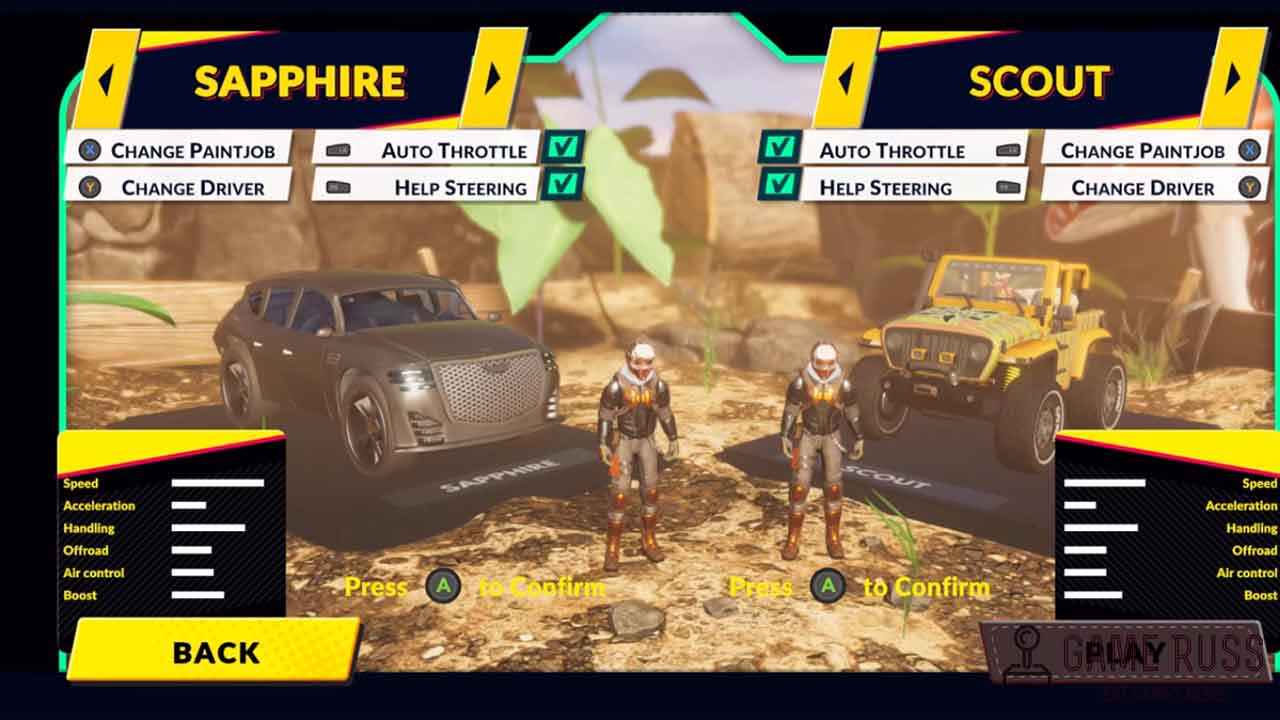Toggle Auto Throttle checkbox for Sapphire
The height and width of the screenshot is (720, 1280).
[563, 149]
